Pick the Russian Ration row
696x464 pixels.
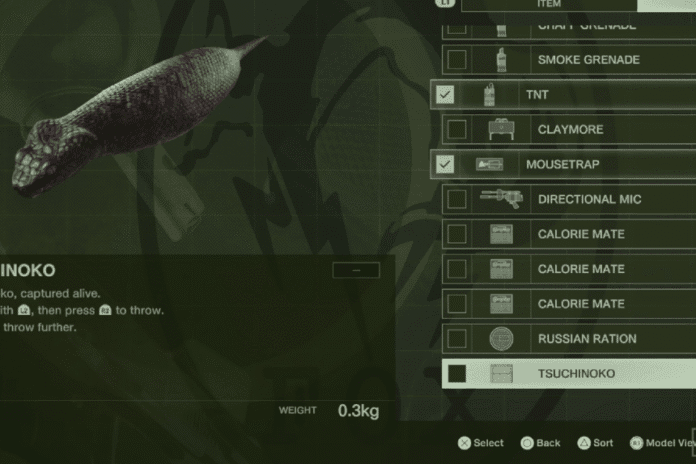pos(587,339)
